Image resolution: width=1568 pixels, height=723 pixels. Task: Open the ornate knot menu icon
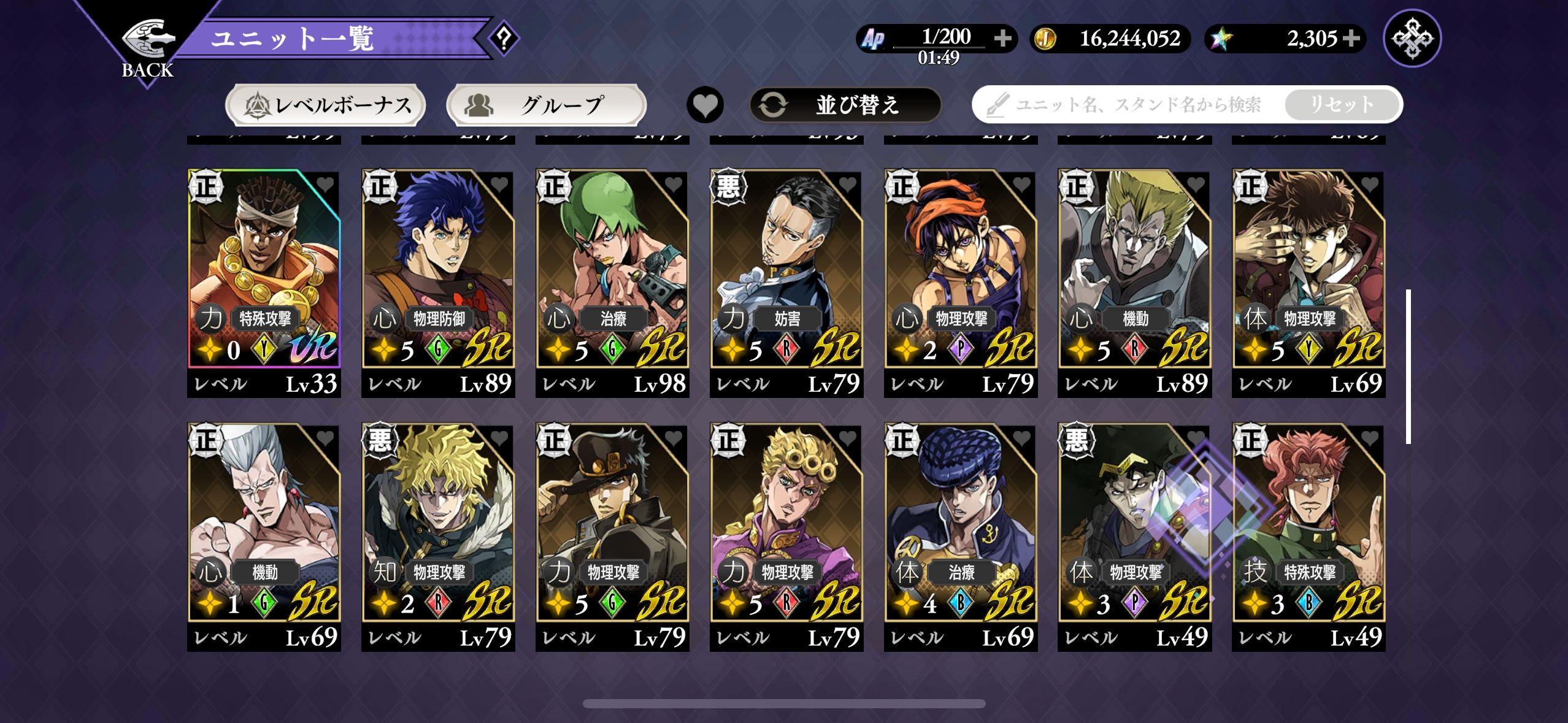1412,39
